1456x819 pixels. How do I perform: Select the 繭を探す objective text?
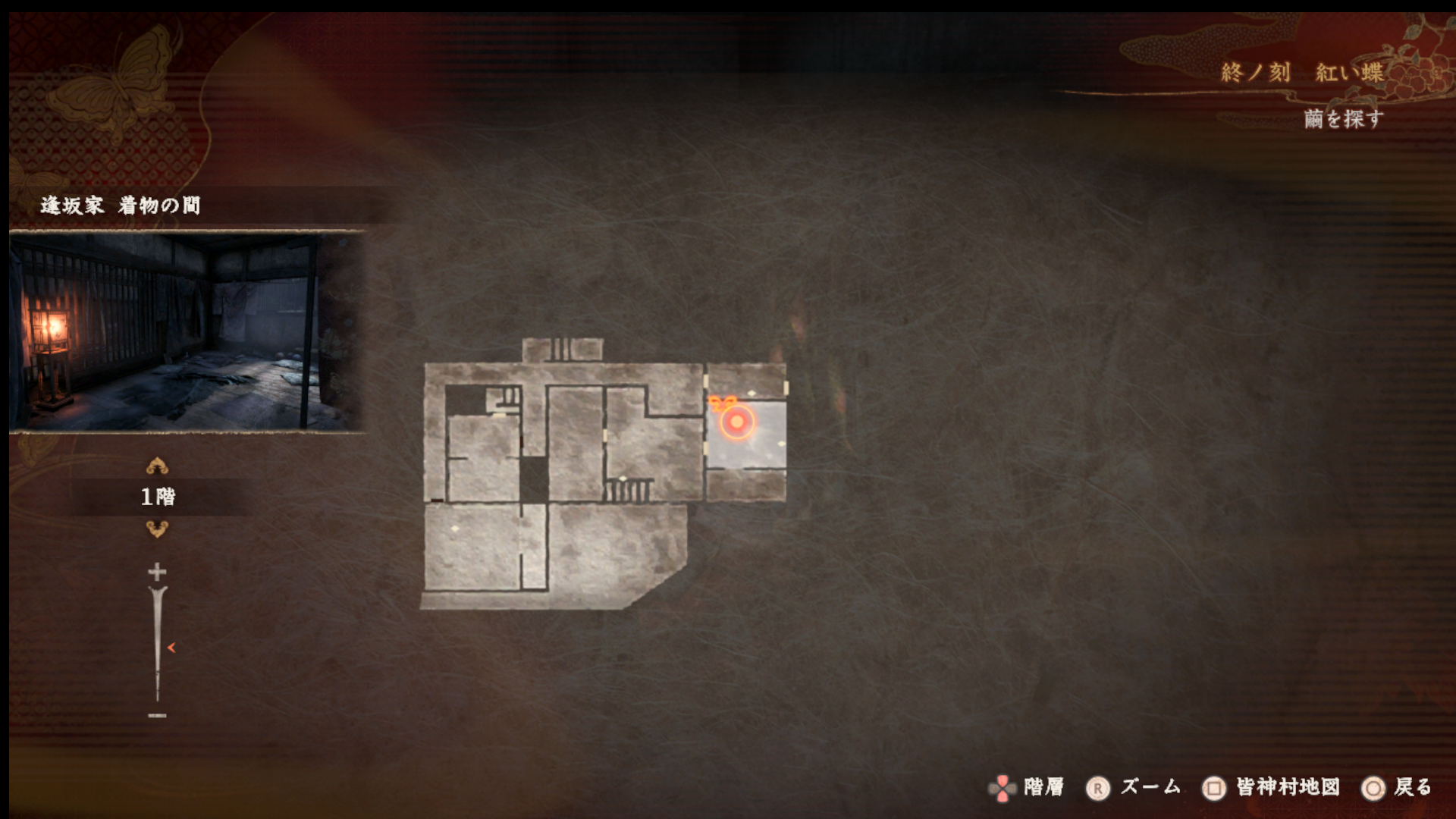[x=1343, y=119]
